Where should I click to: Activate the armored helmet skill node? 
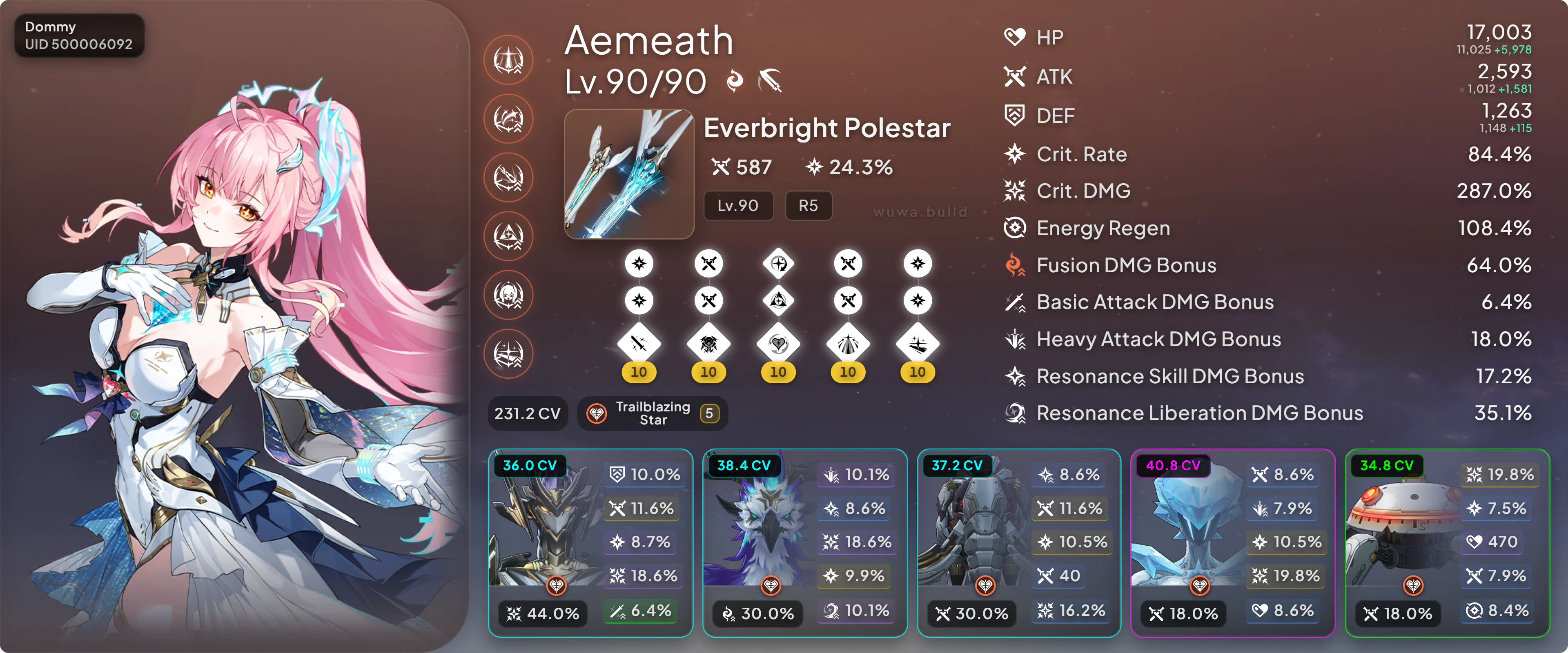click(708, 344)
